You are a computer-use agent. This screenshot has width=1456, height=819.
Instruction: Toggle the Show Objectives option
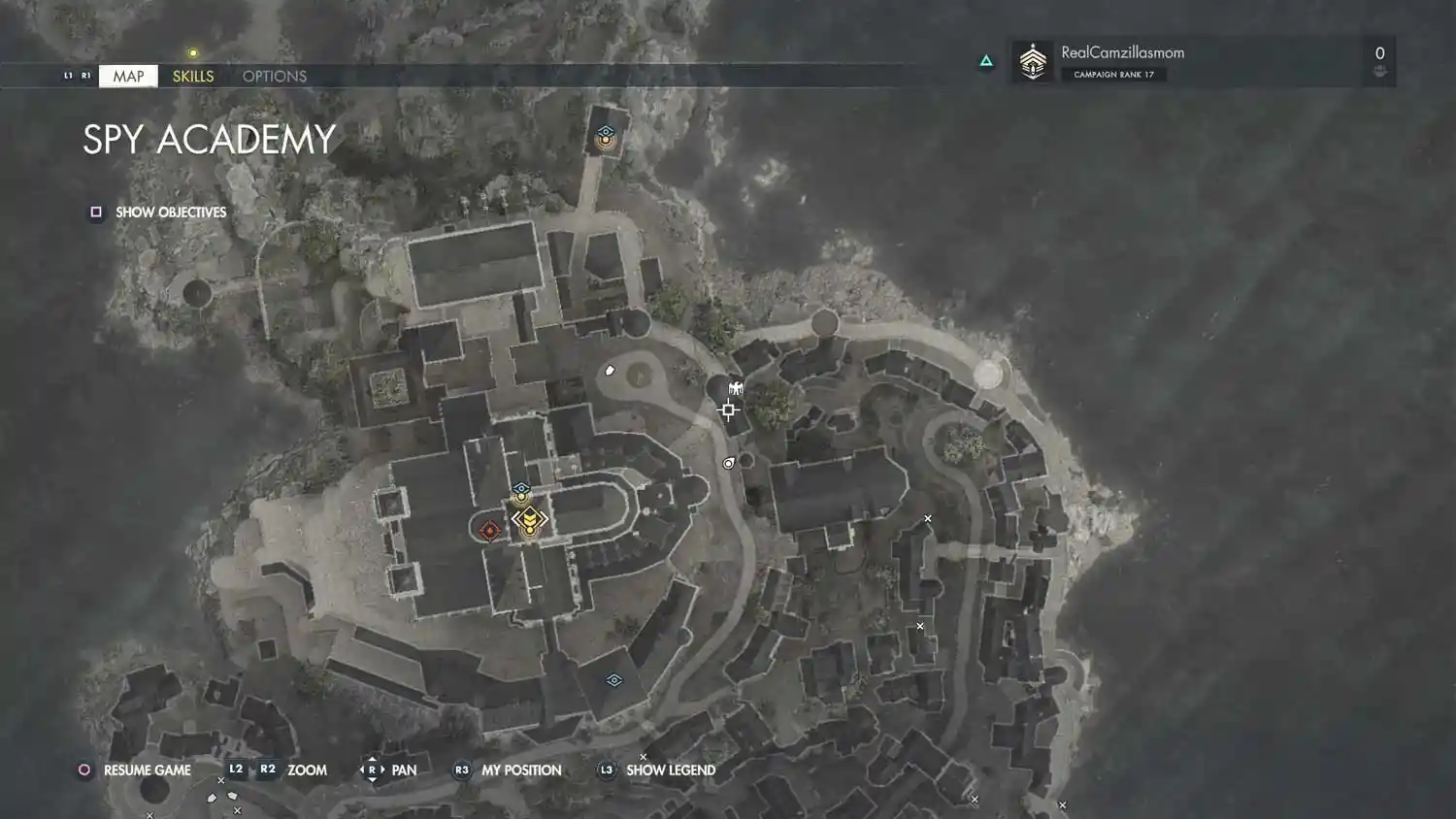pyautogui.click(x=159, y=212)
